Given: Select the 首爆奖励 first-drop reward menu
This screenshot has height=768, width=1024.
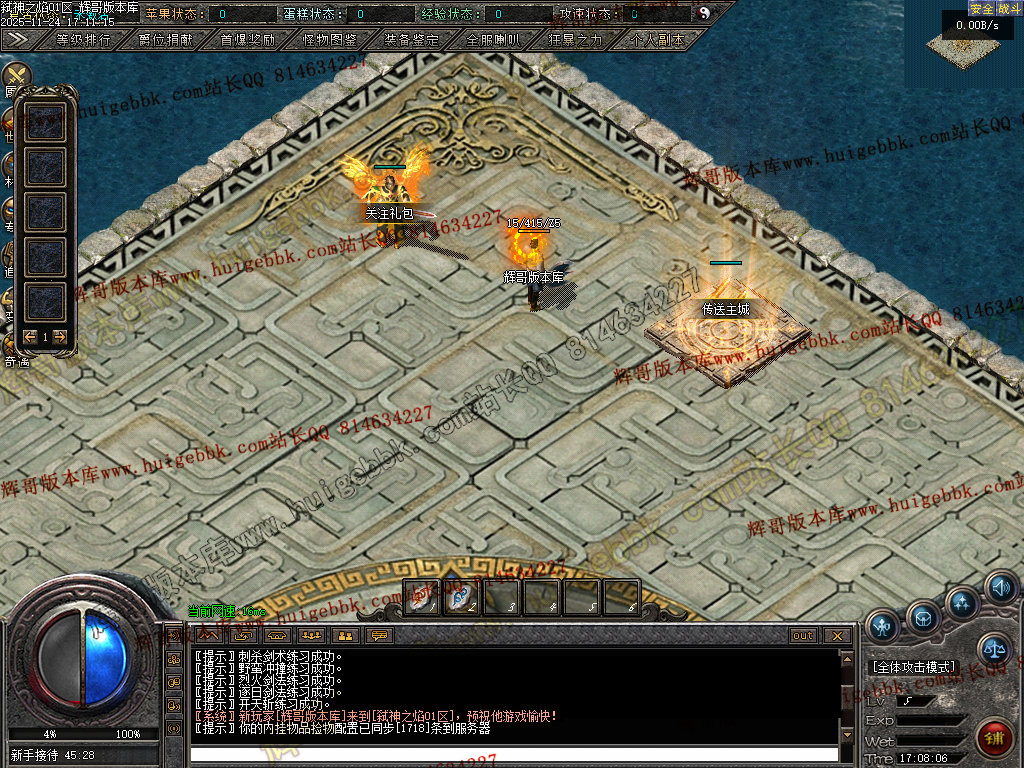Looking at the screenshot, I should 248,41.
